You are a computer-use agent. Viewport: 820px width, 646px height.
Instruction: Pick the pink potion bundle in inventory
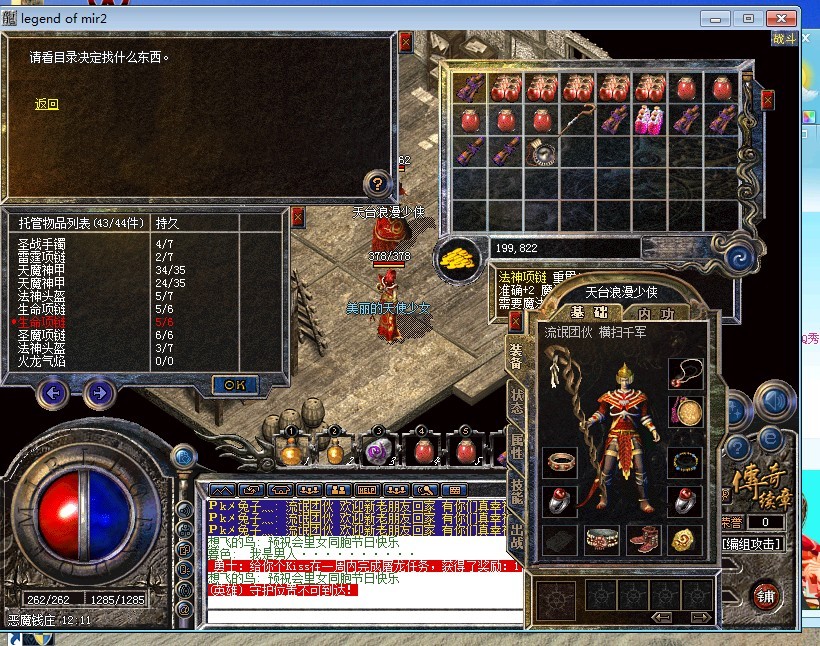pos(649,121)
